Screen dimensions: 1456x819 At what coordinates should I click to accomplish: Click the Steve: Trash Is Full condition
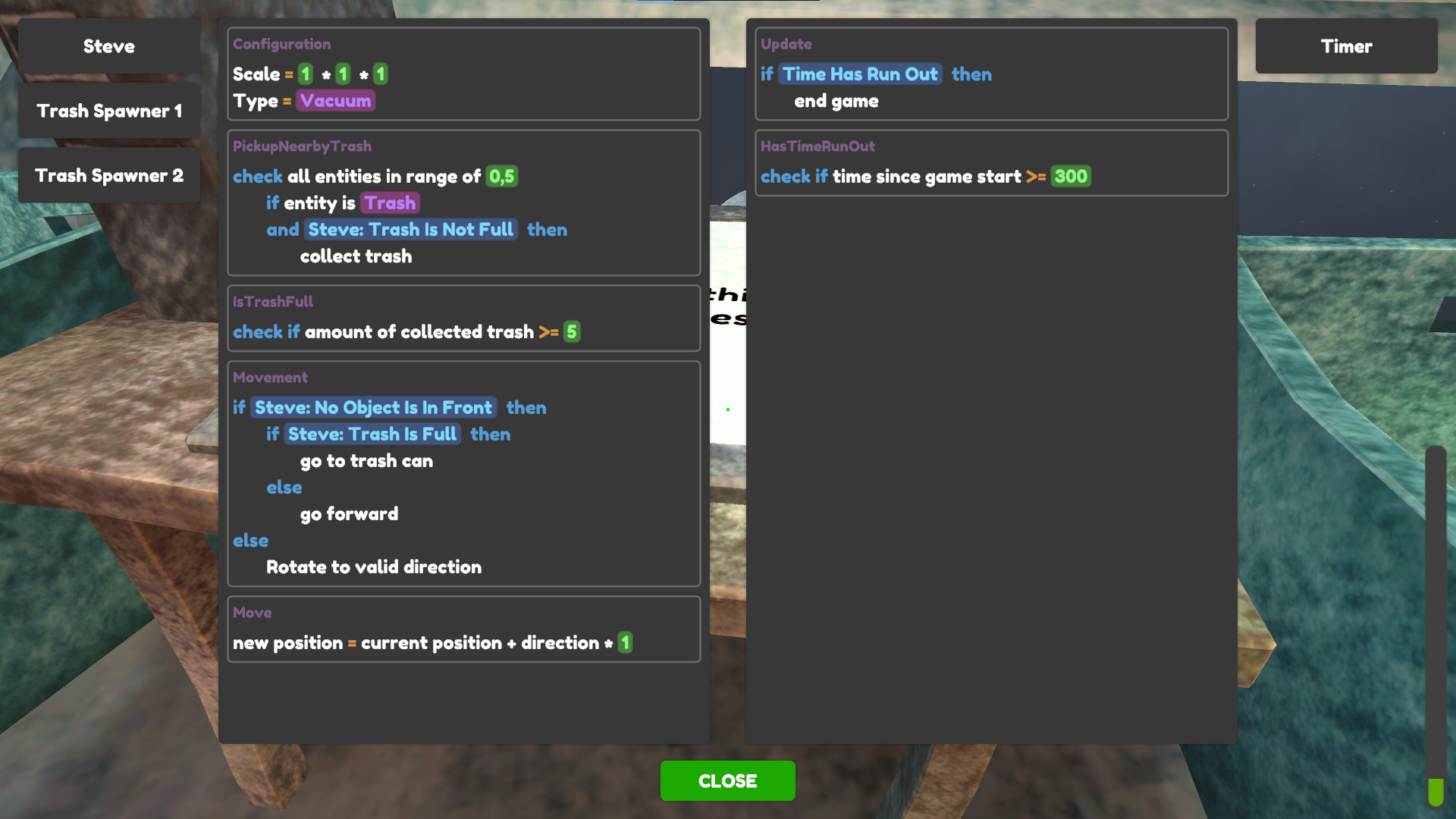(x=373, y=434)
